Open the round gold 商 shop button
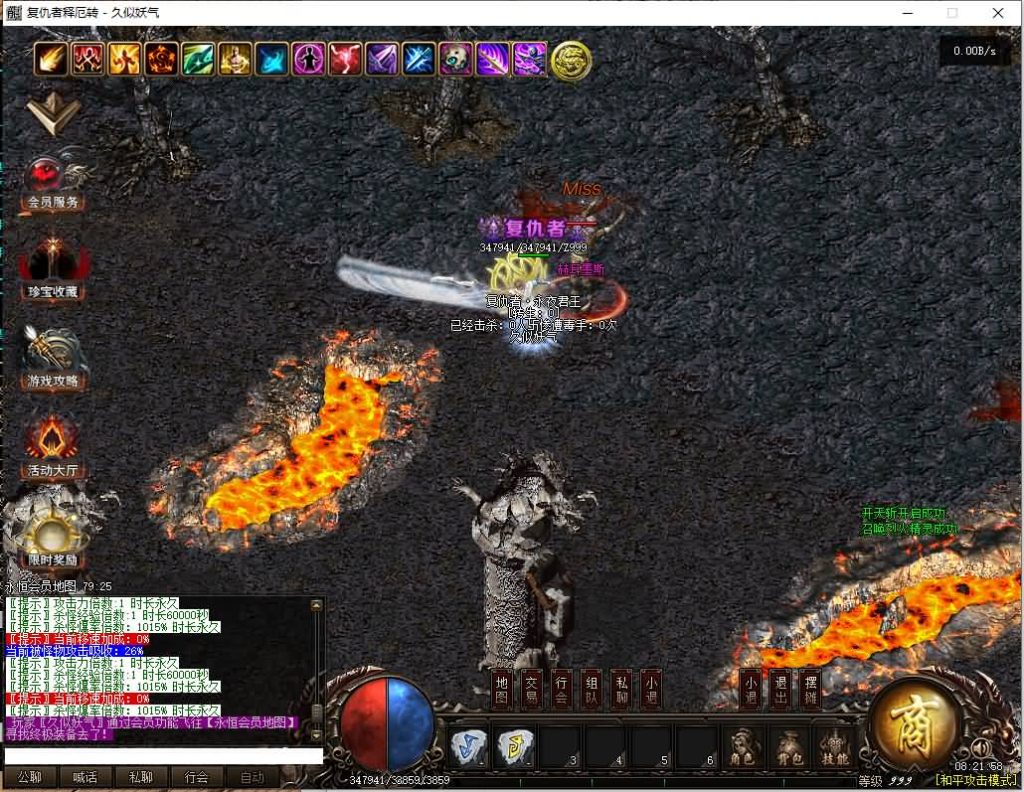1024x792 pixels. point(915,721)
